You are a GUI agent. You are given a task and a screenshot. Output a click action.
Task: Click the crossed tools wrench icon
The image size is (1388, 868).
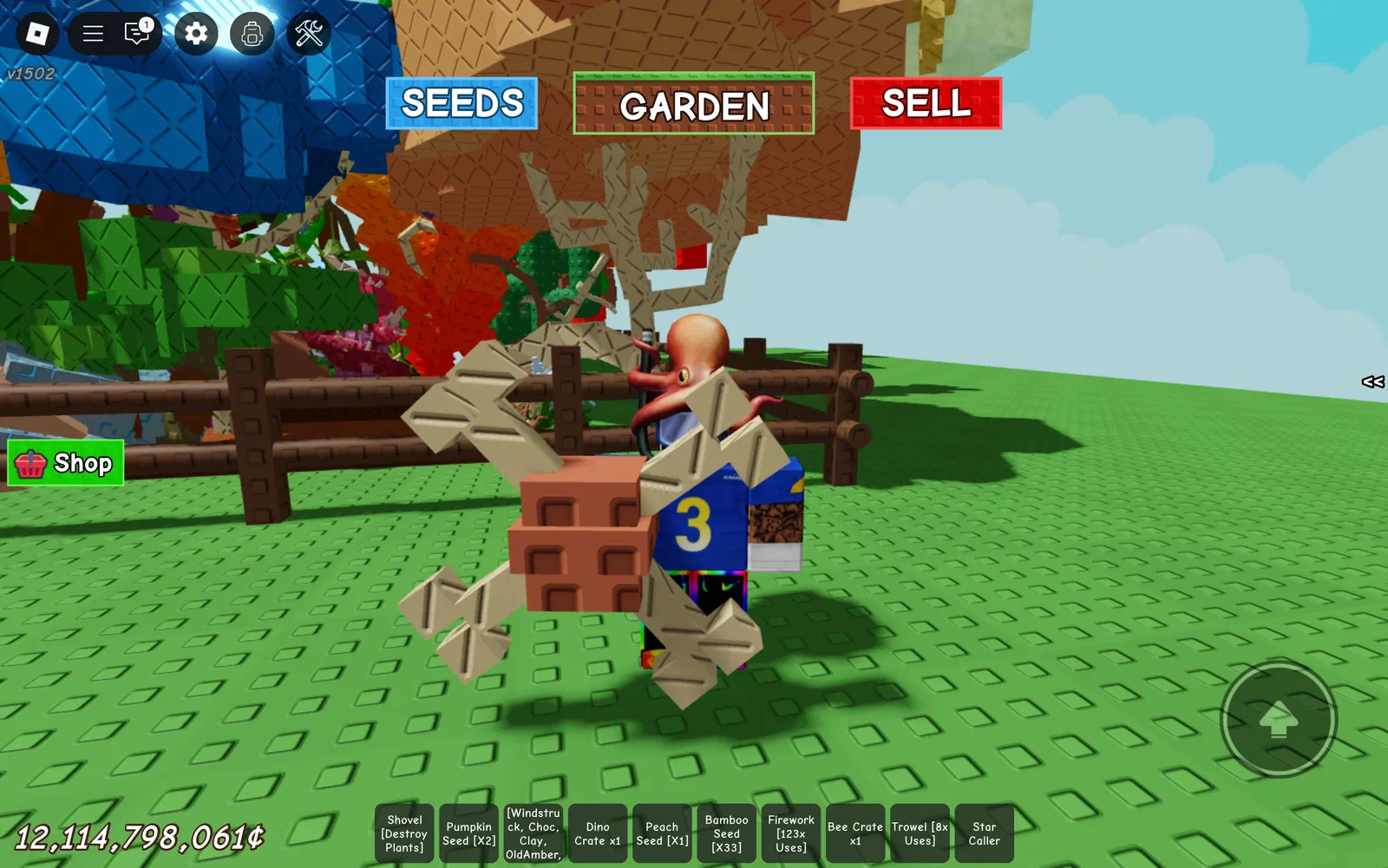[309, 34]
